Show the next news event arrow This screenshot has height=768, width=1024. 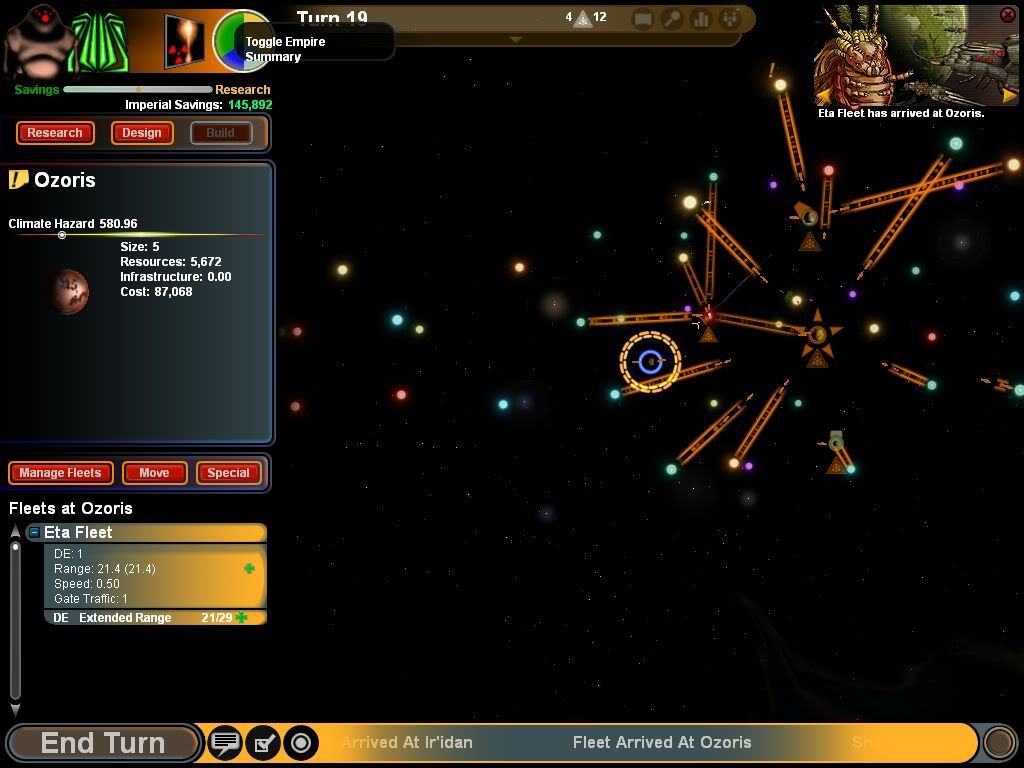[x=1010, y=95]
